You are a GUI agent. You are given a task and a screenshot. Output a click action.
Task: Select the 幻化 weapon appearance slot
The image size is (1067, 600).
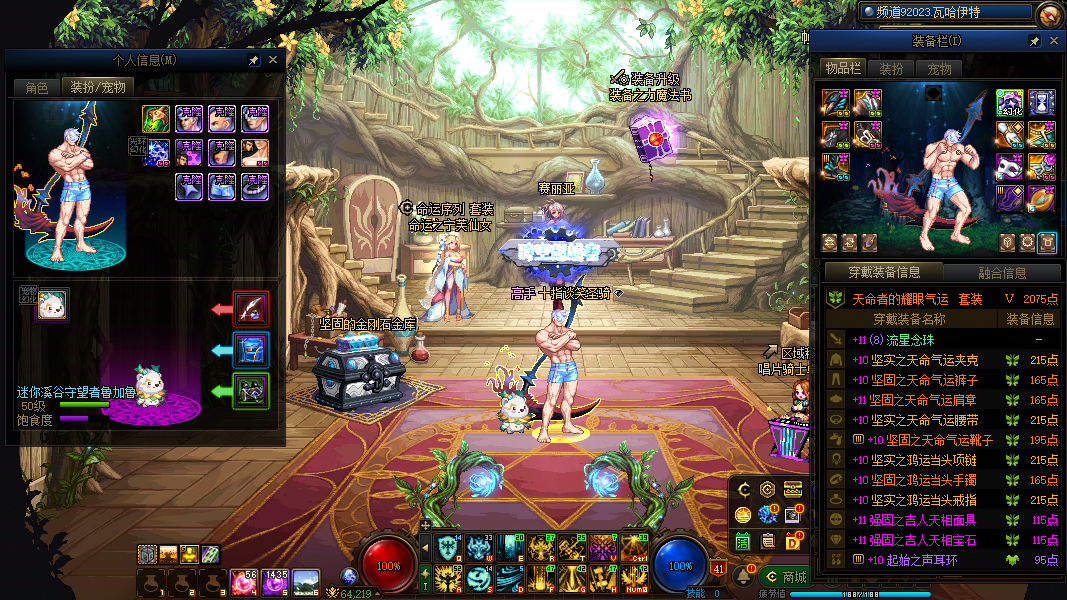pyautogui.click(x=1009, y=102)
